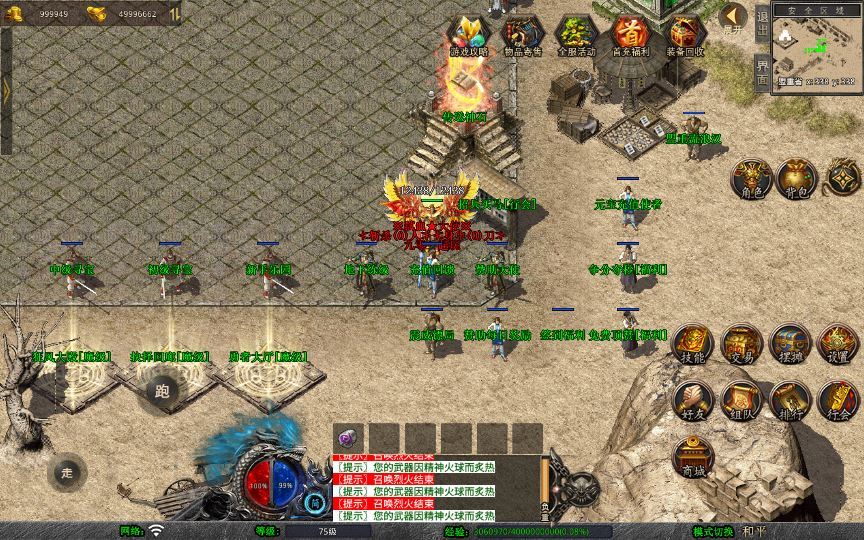Open the 背包 backpack
The image size is (864, 540).
[796, 176]
